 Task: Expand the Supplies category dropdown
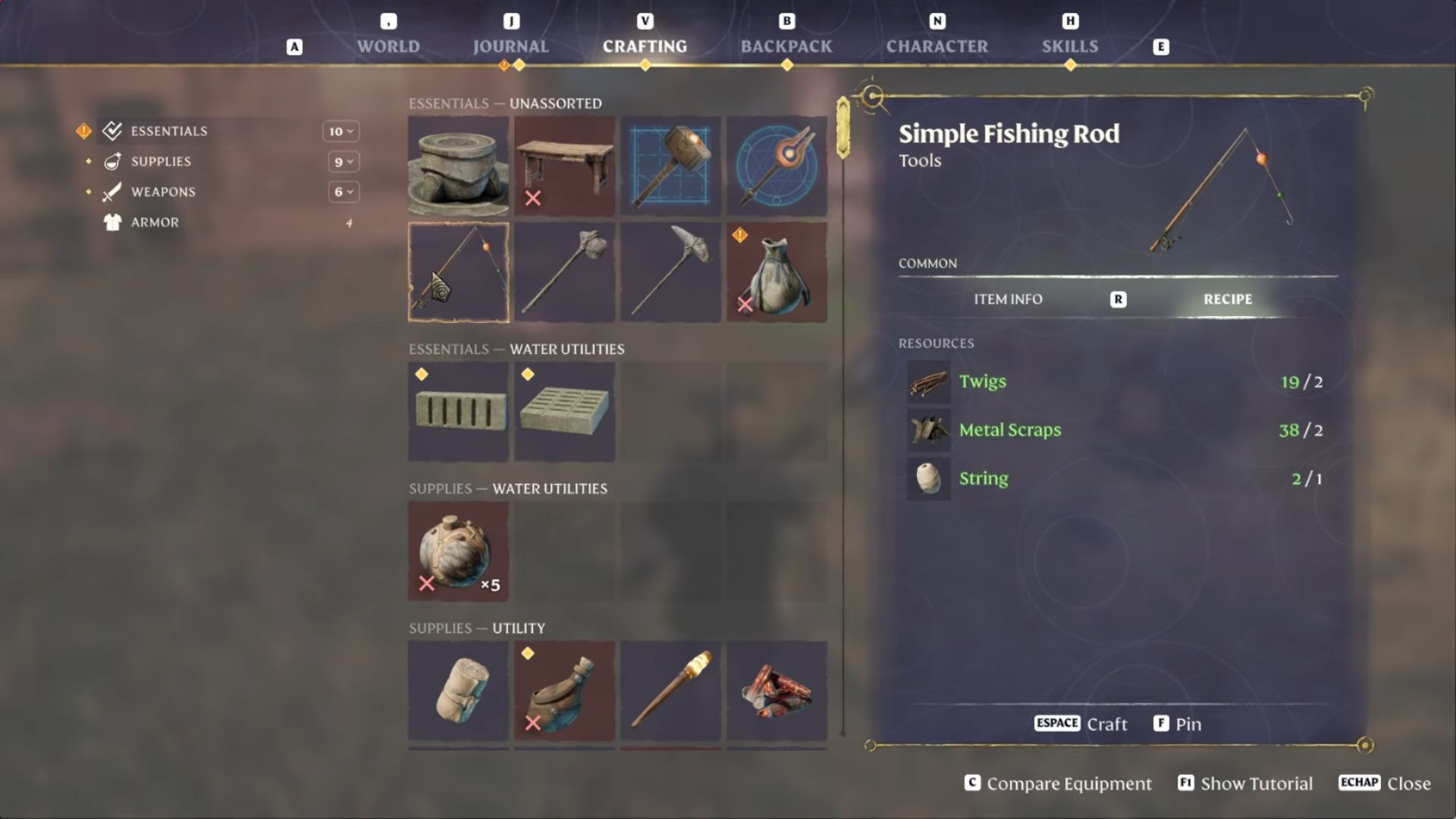click(344, 162)
